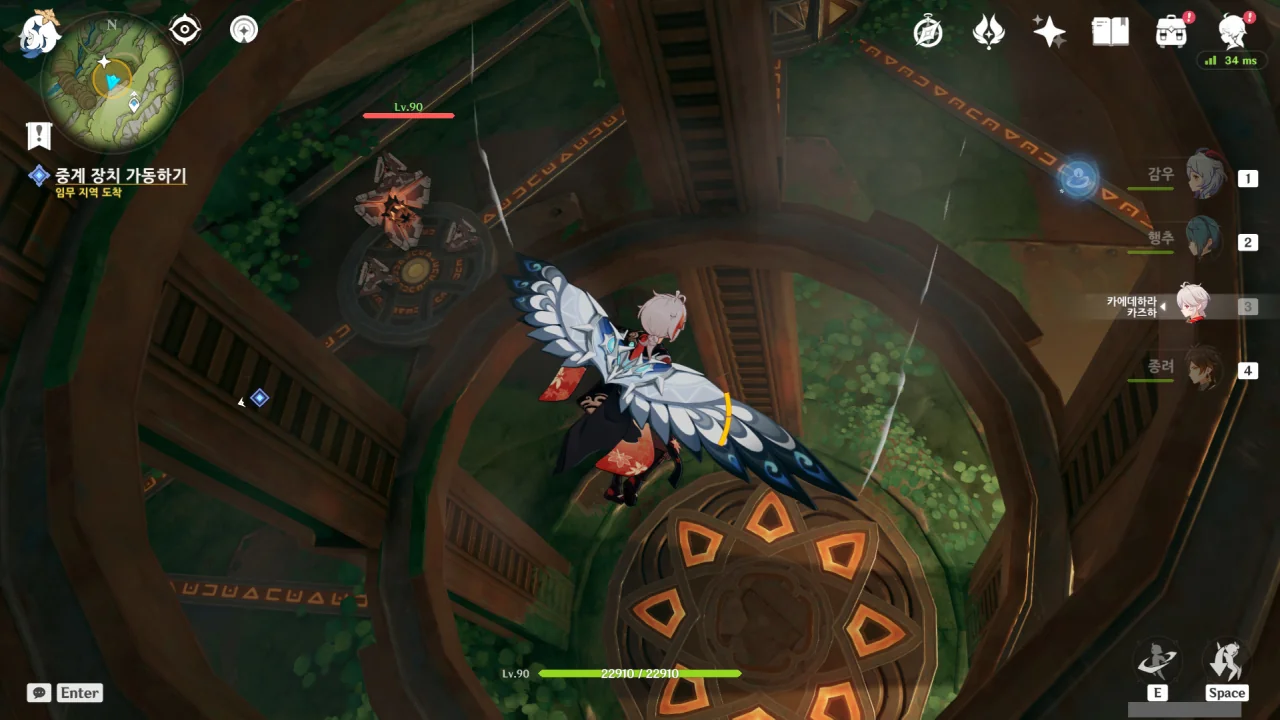Open the adventurer handbook book icon
1280x720 pixels.
pyautogui.click(x=1110, y=32)
